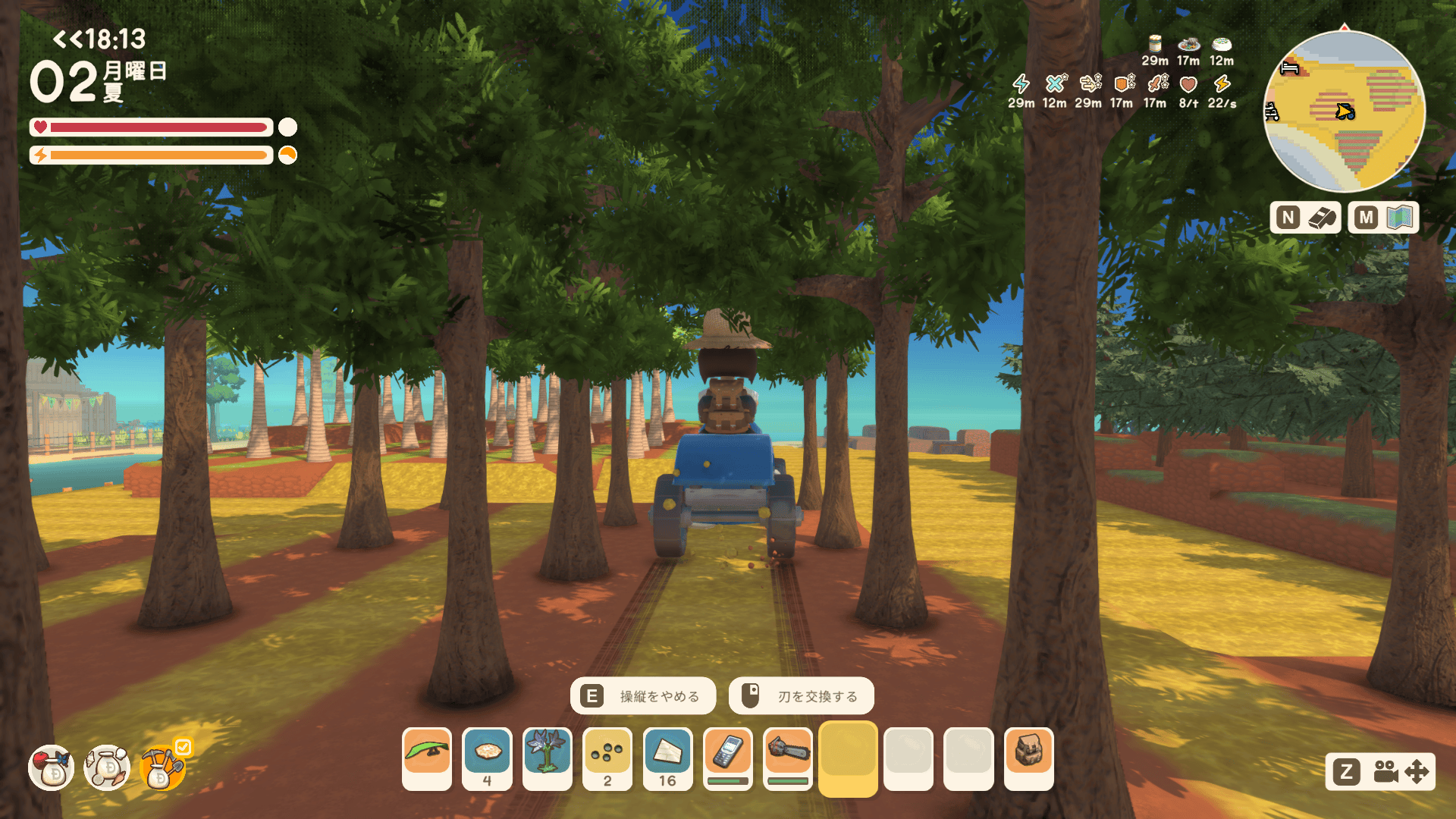Open the world map button
The height and width of the screenshot is (819, 1456).
1383,218
